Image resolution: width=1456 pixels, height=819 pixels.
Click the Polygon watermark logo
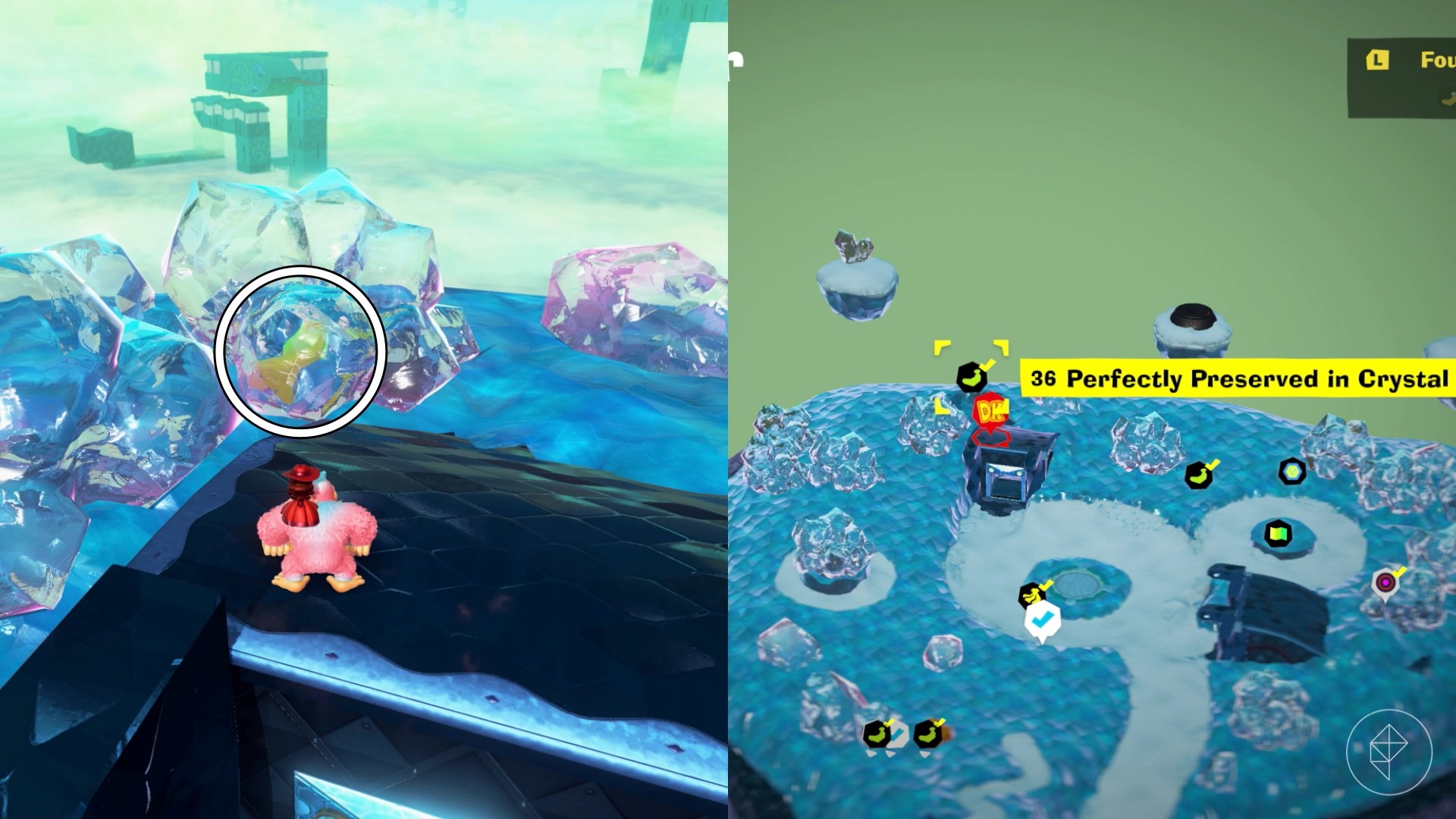point(1389,752)
